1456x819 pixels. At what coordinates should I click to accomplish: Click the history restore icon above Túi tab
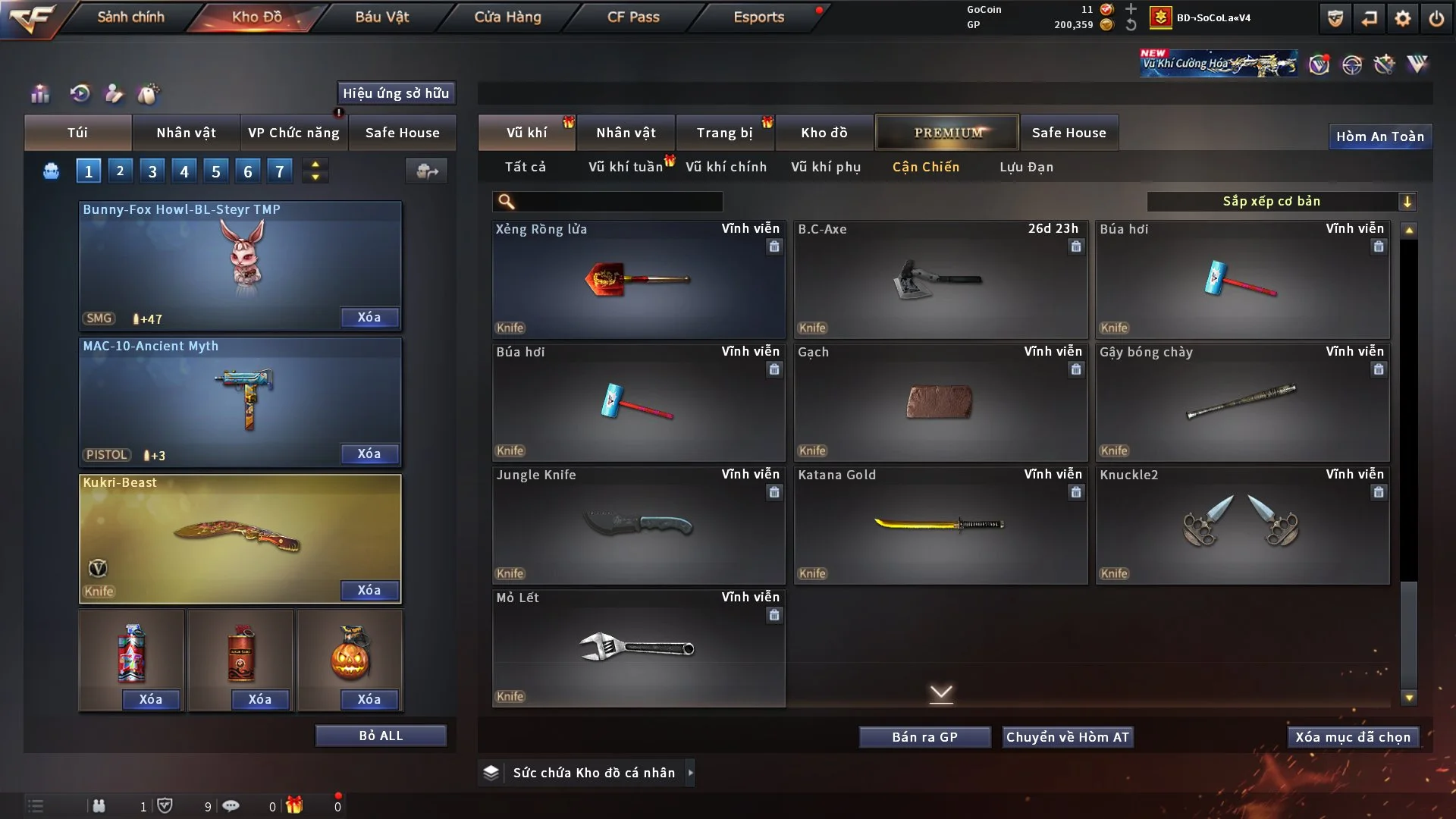(79, 93)
